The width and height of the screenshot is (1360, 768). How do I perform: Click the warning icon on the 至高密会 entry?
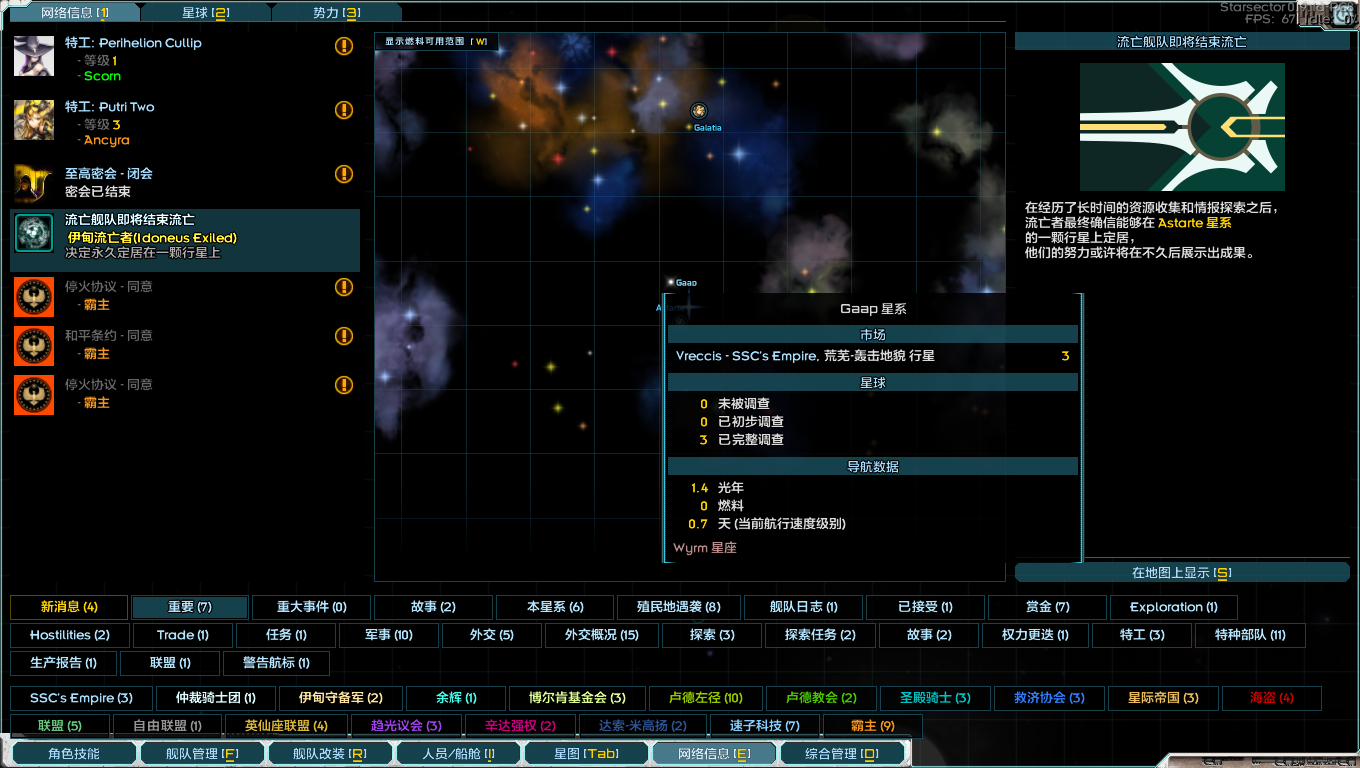(343, 173)
